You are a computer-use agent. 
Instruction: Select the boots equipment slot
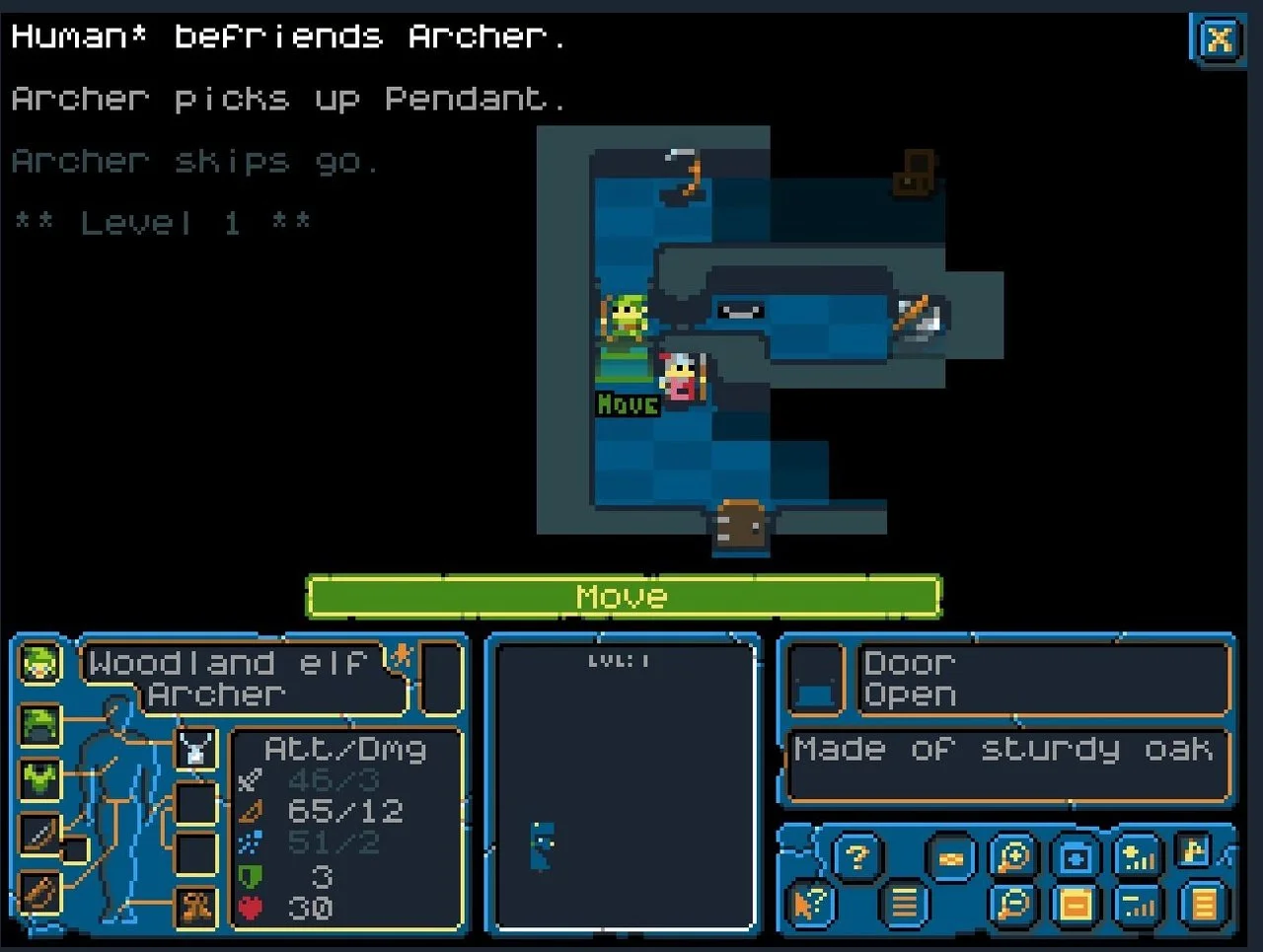197,908
